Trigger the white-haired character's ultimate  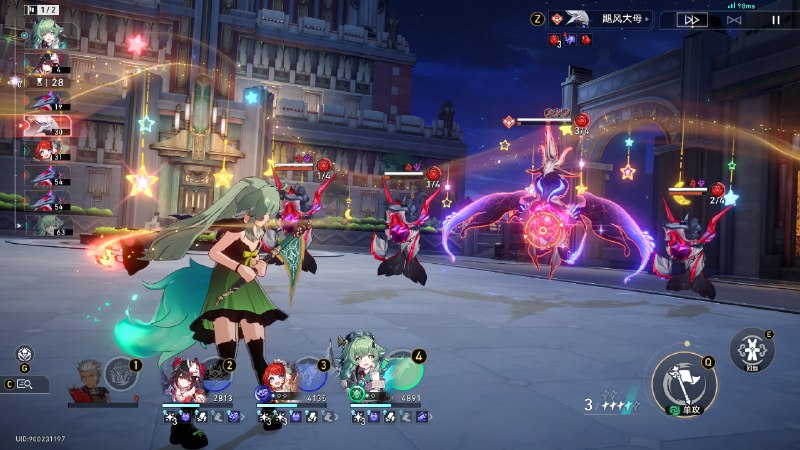120,373
